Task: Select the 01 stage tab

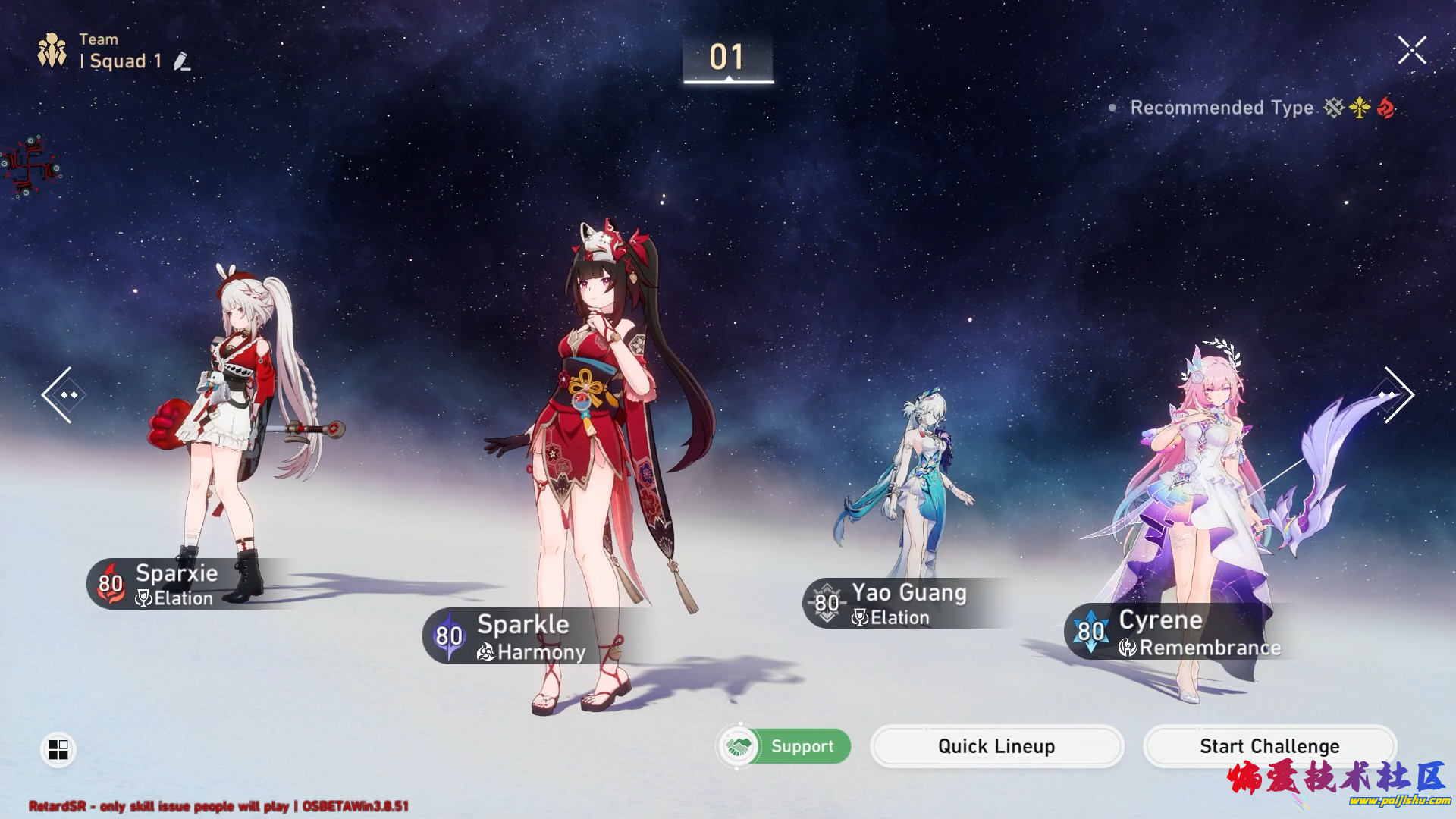Action: coord(727,58)
